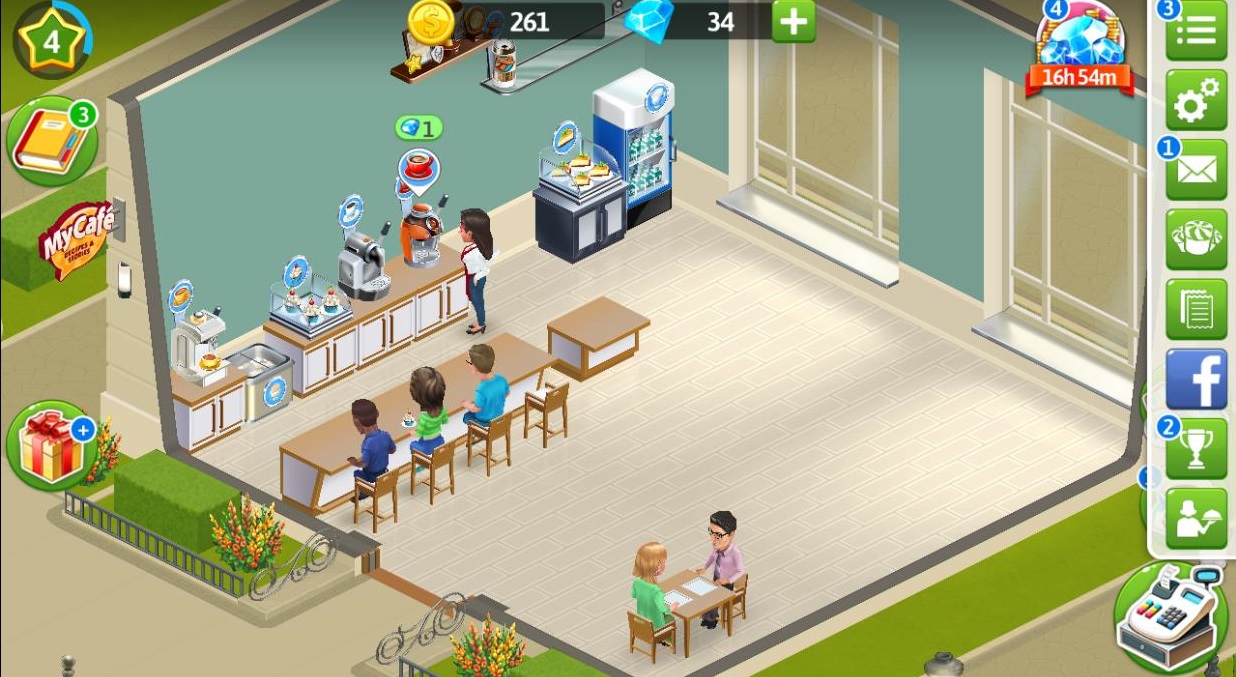Open the waiter staff button
The width and height of the screenshot is (1236, 677).
coord(1197,518)
